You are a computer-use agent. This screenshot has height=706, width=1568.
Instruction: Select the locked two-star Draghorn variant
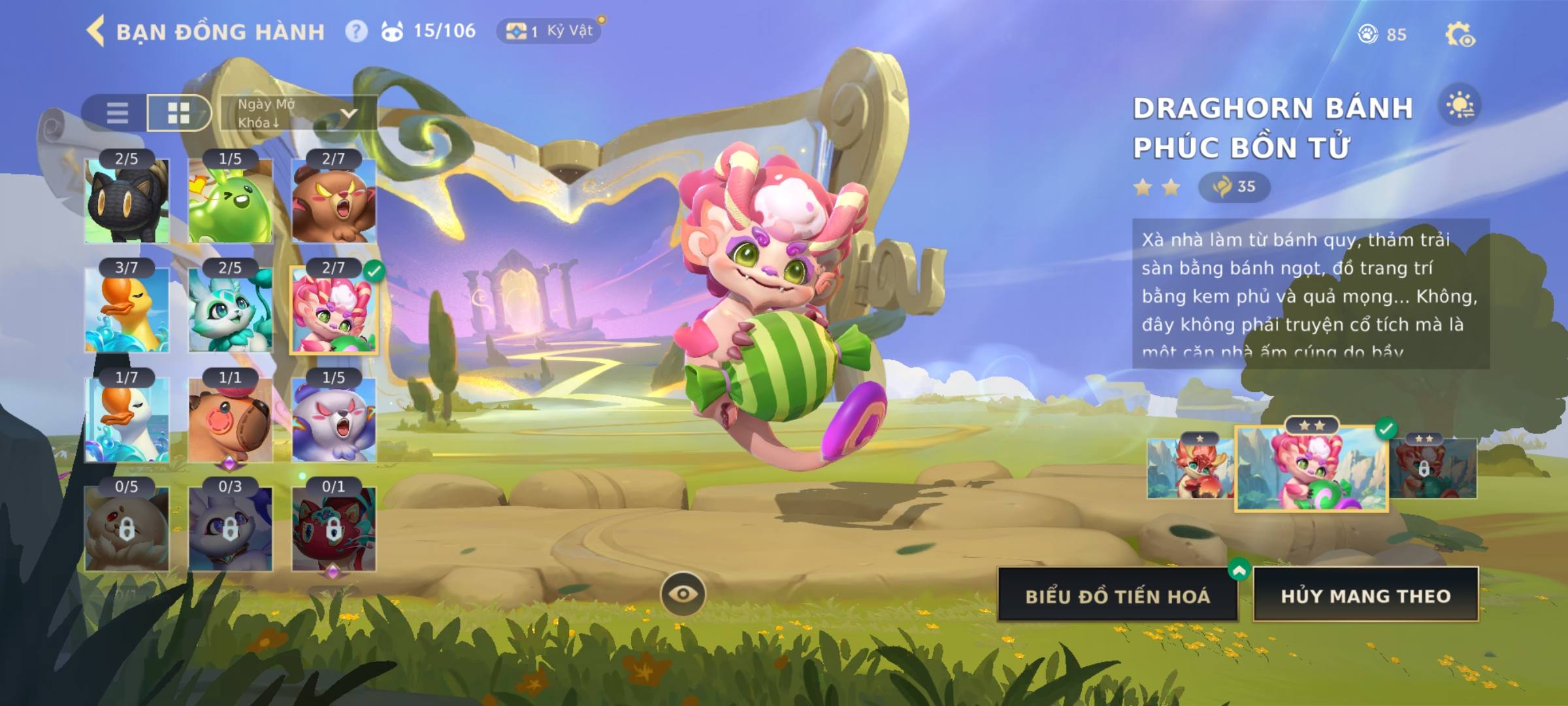click(x=1433, y=469)
